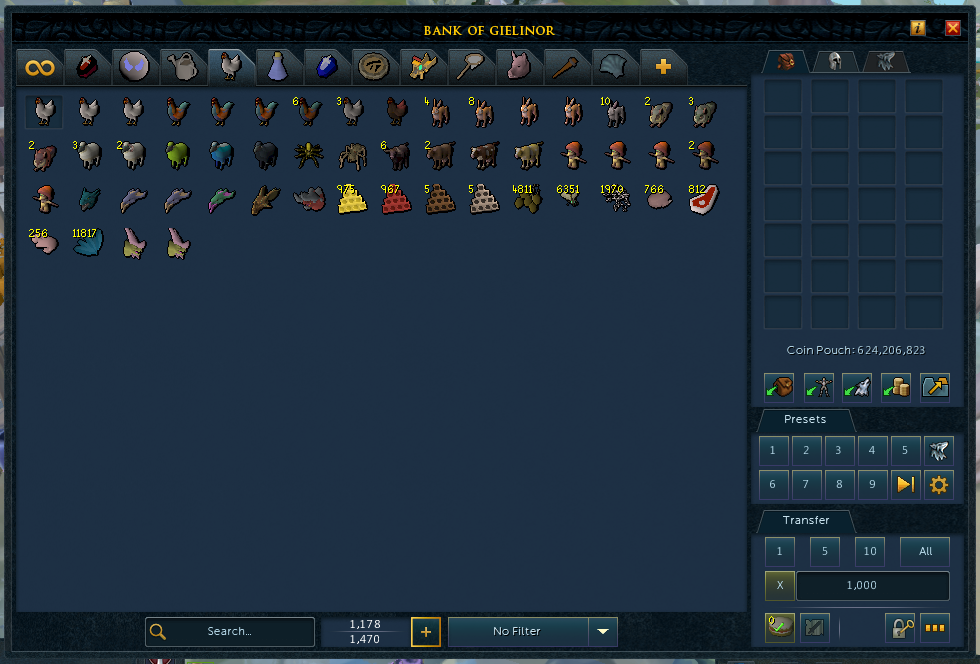This screenshot has width=980, height=664.
Task: Set transfer amount to 10
Action: [870, 551]
